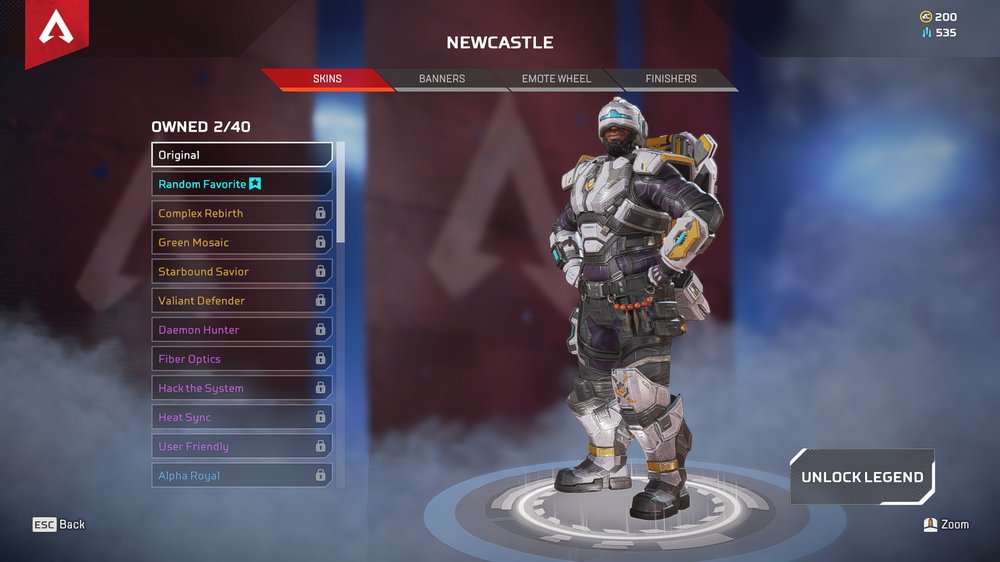Click the Unlock Legend button

(861, 477)
